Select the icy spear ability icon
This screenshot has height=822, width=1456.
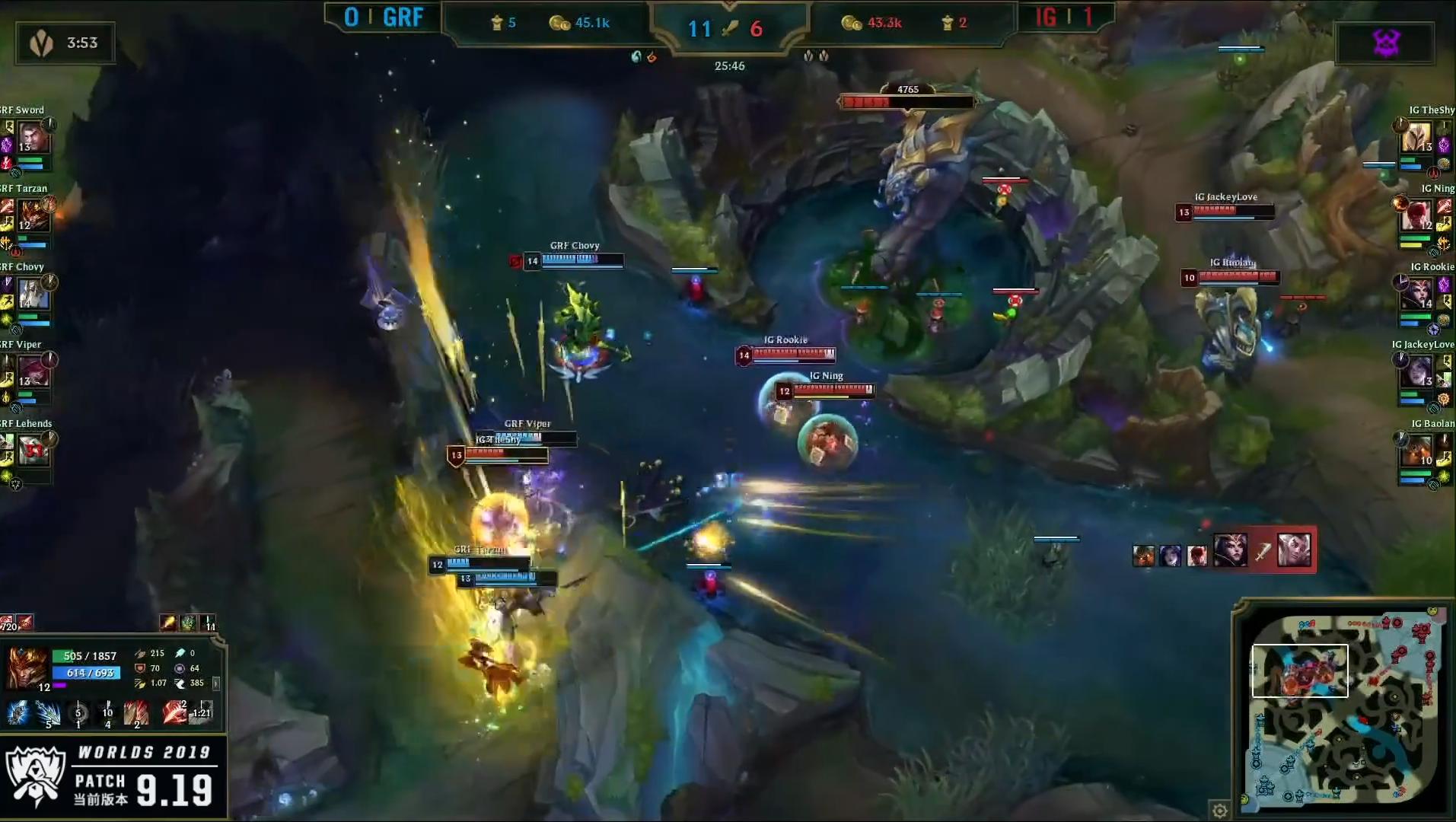[48, 713]
